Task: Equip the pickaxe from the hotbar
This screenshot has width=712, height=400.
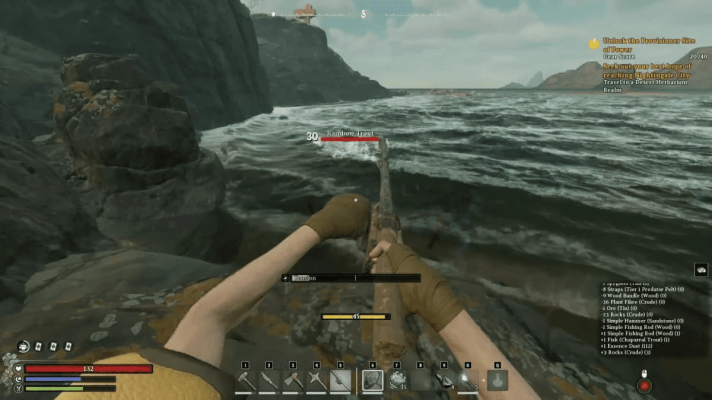Action: [x=317, y=381]
